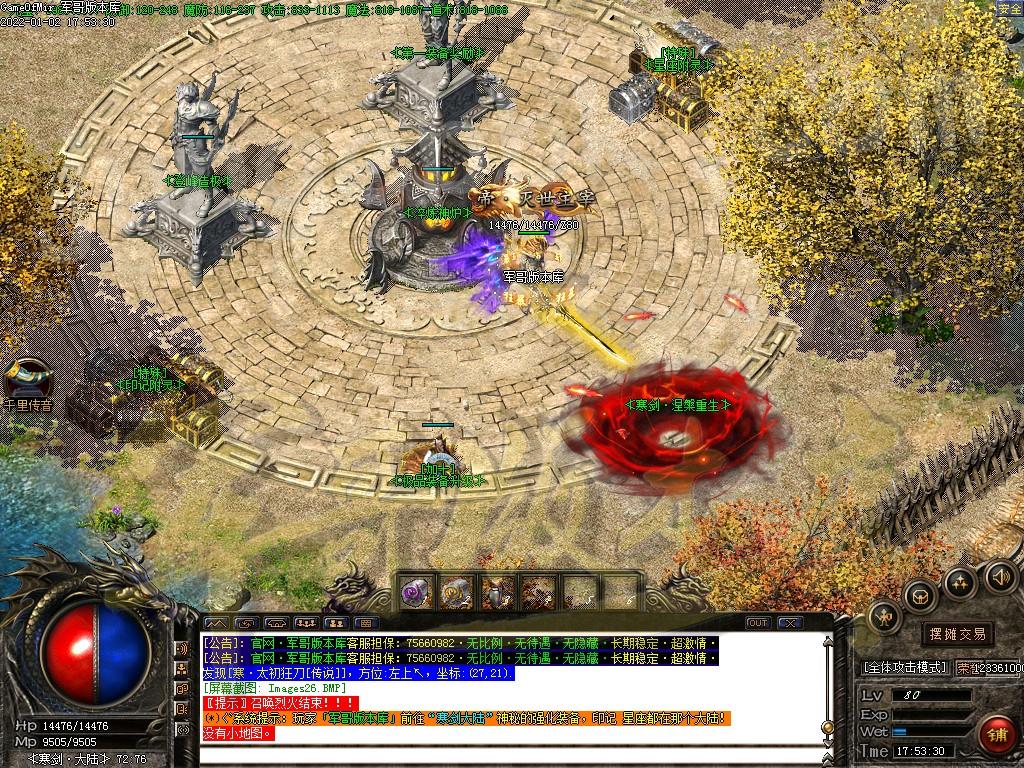Select the second hotbar scroll with yellow rune
The image size is (1024, 768).
[x=458, y=592]
